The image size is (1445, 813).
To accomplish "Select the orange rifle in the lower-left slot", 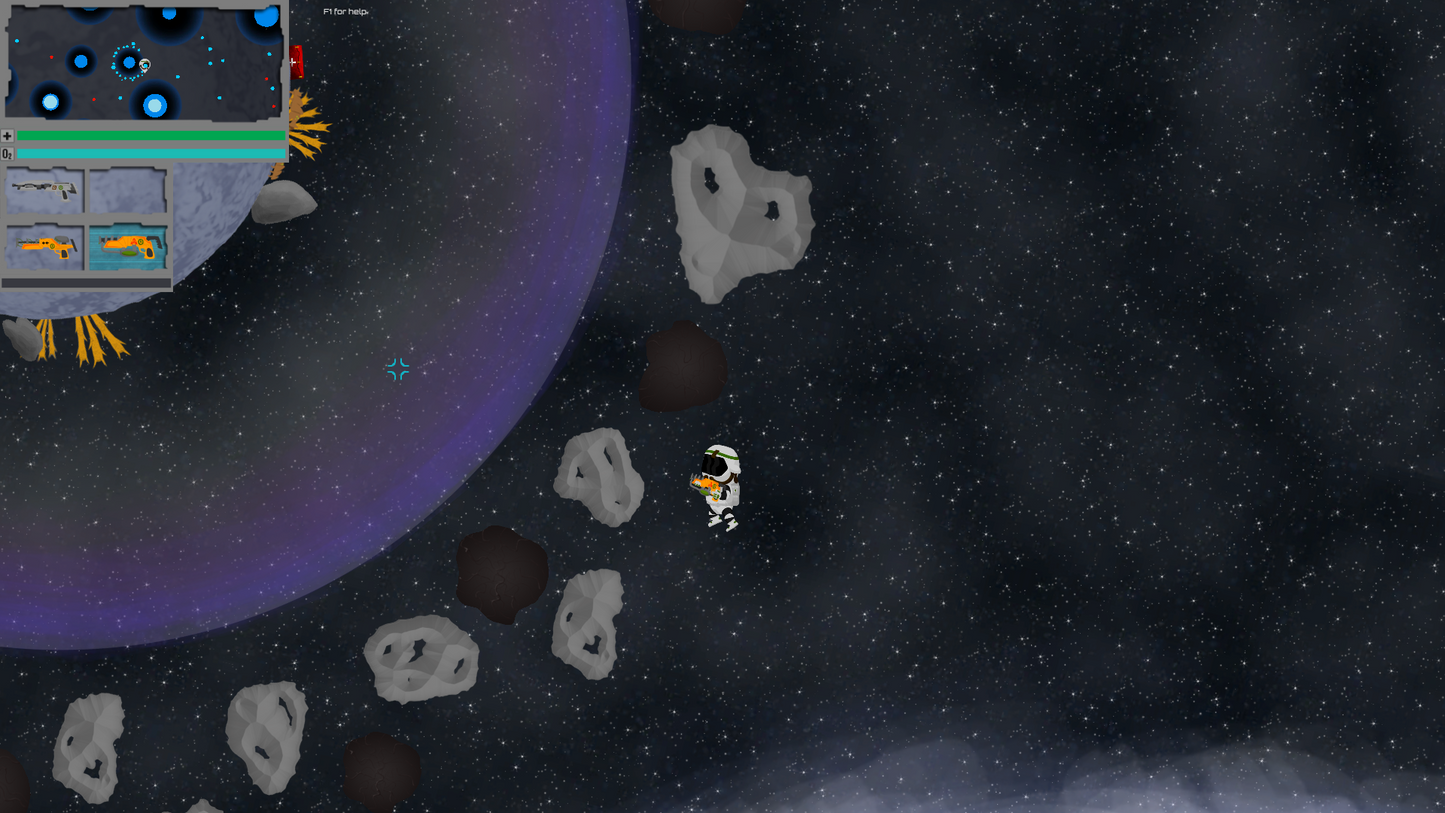I will click(45, 245).
